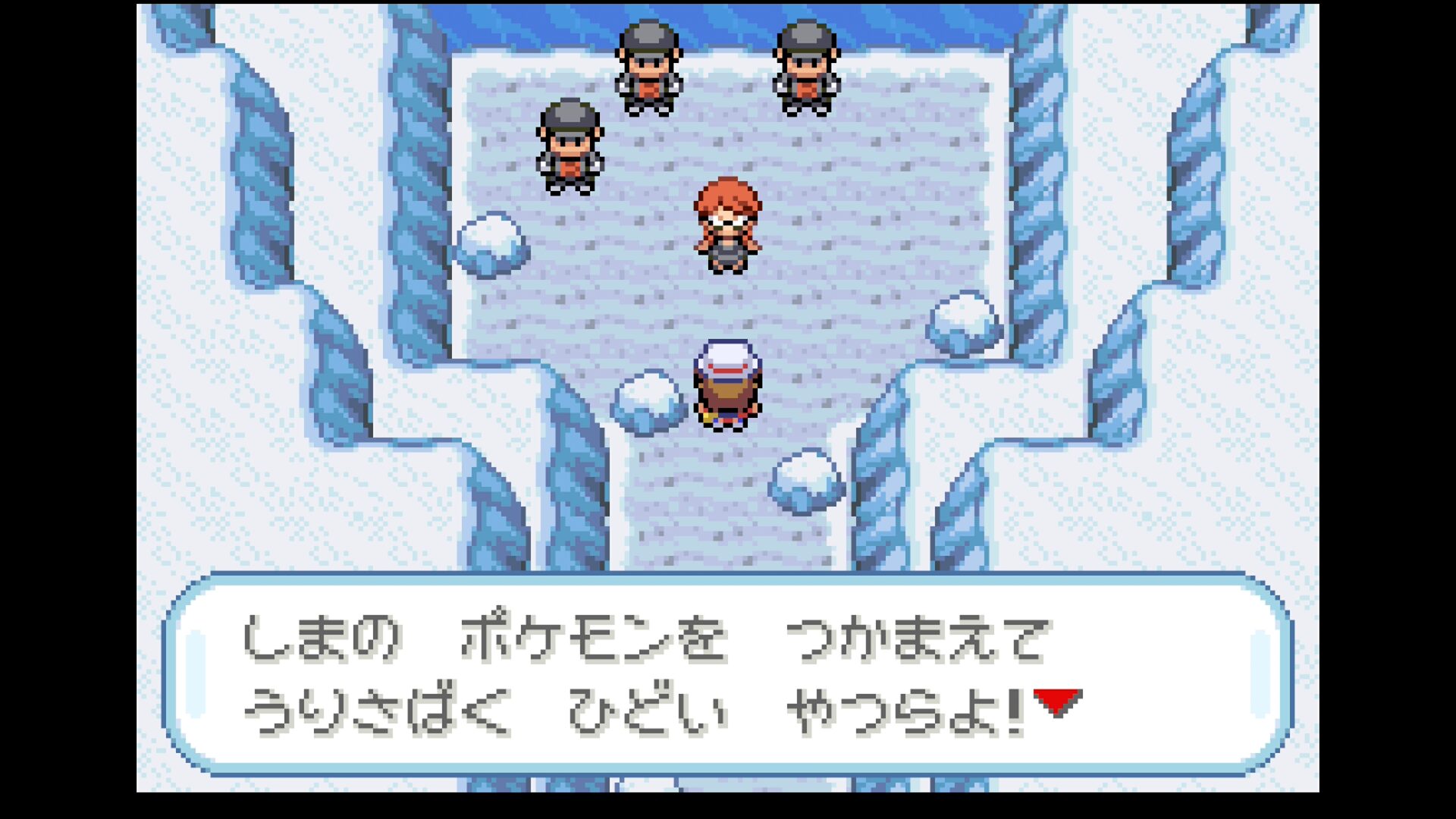The height and width of the screenshot is (819, 1456).
Task: Advance the Japanese dialogue text box
Action: point(726,674)
